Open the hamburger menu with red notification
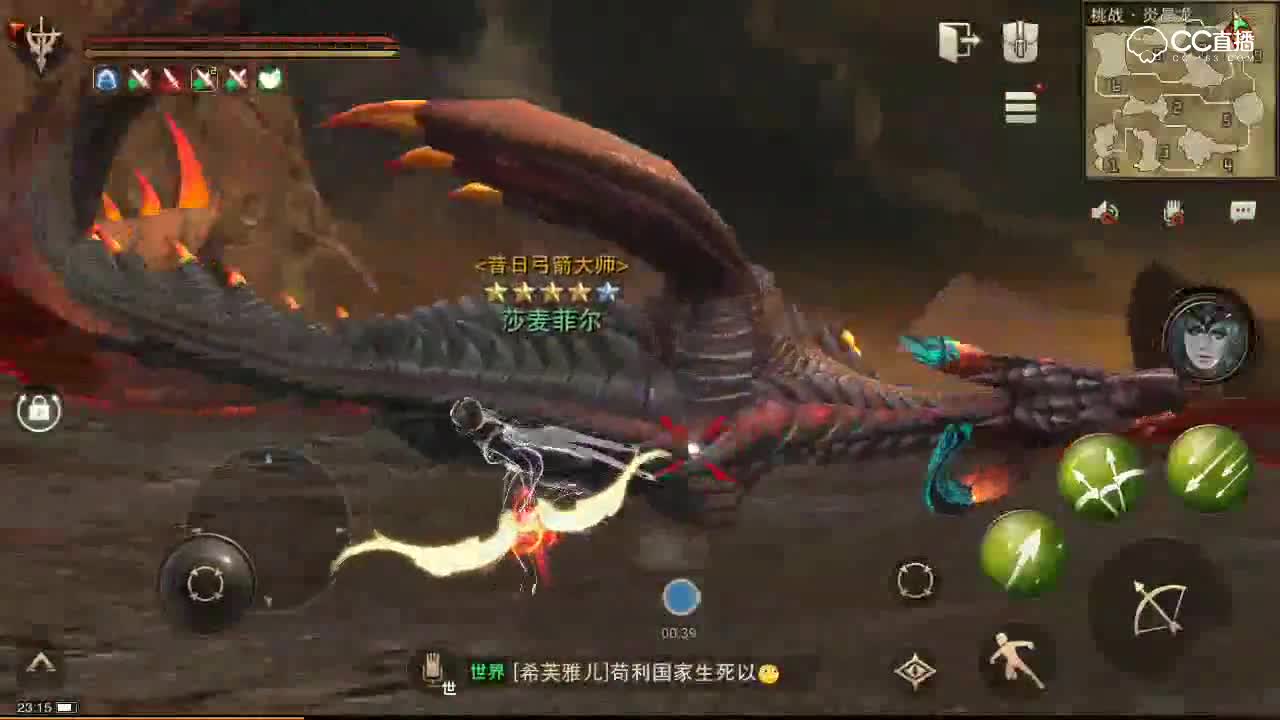The image size is (1280, 720). pyautogui.click(x=1020, y=108)
